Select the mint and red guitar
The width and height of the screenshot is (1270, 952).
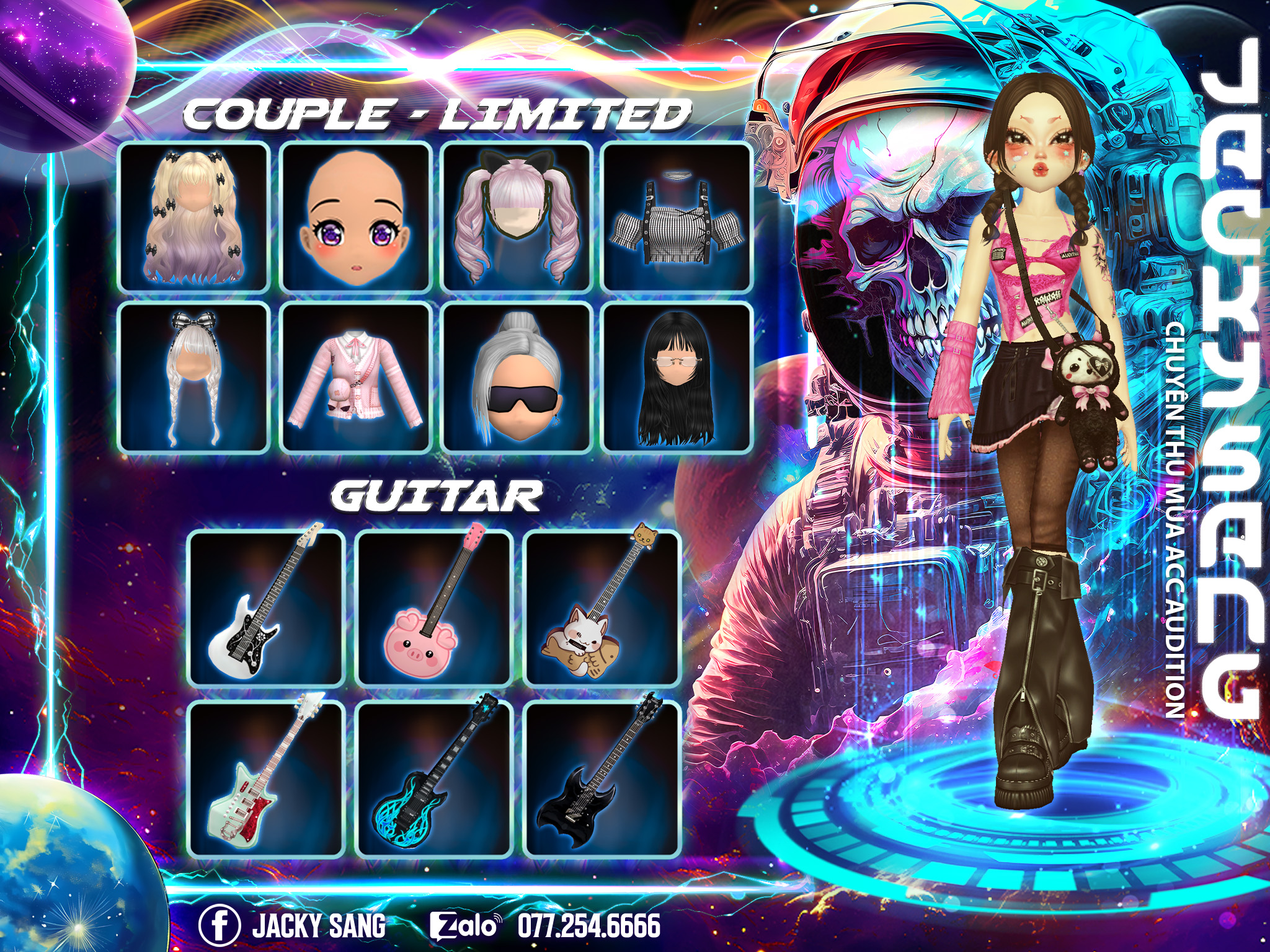(x=266, y=778)
